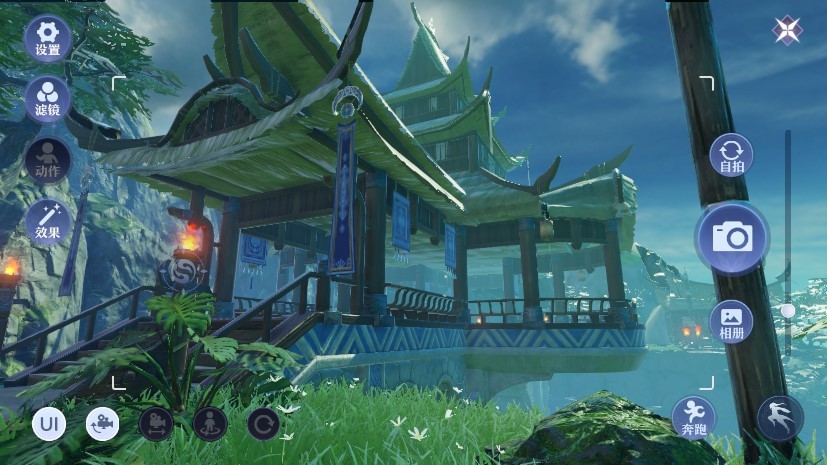Click the vertical zoom slider handle
The image size is (827, 465).
click(788, 312)
